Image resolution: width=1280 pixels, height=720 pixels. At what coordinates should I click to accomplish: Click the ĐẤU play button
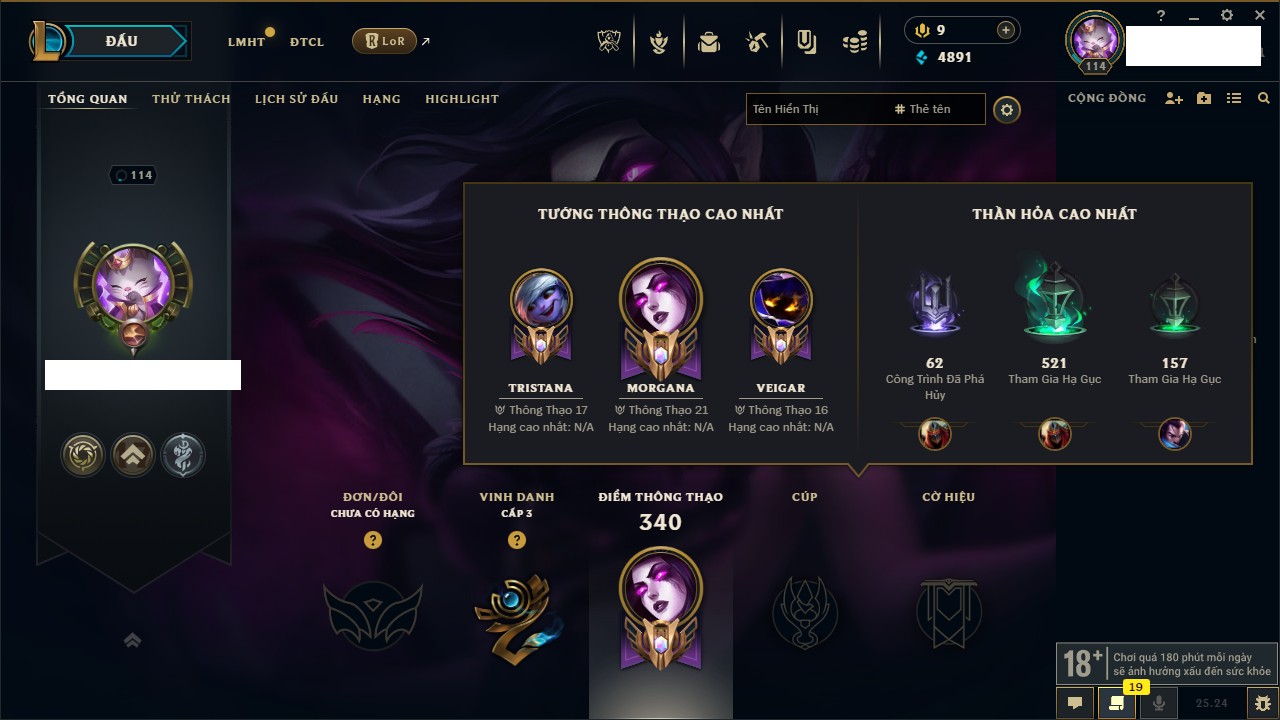(x=122, y=41)
